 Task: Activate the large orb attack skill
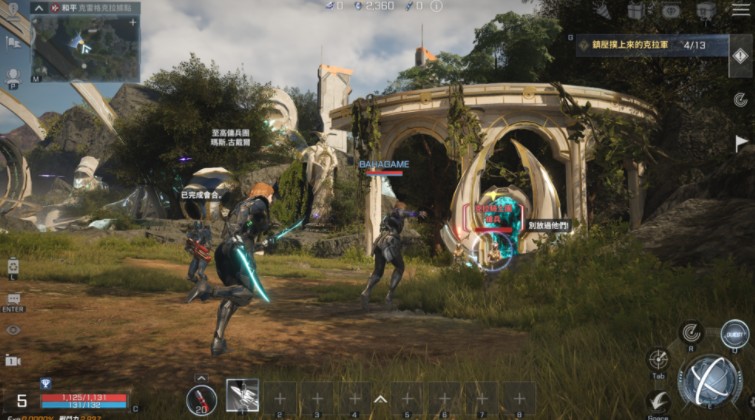pos(709,381)
